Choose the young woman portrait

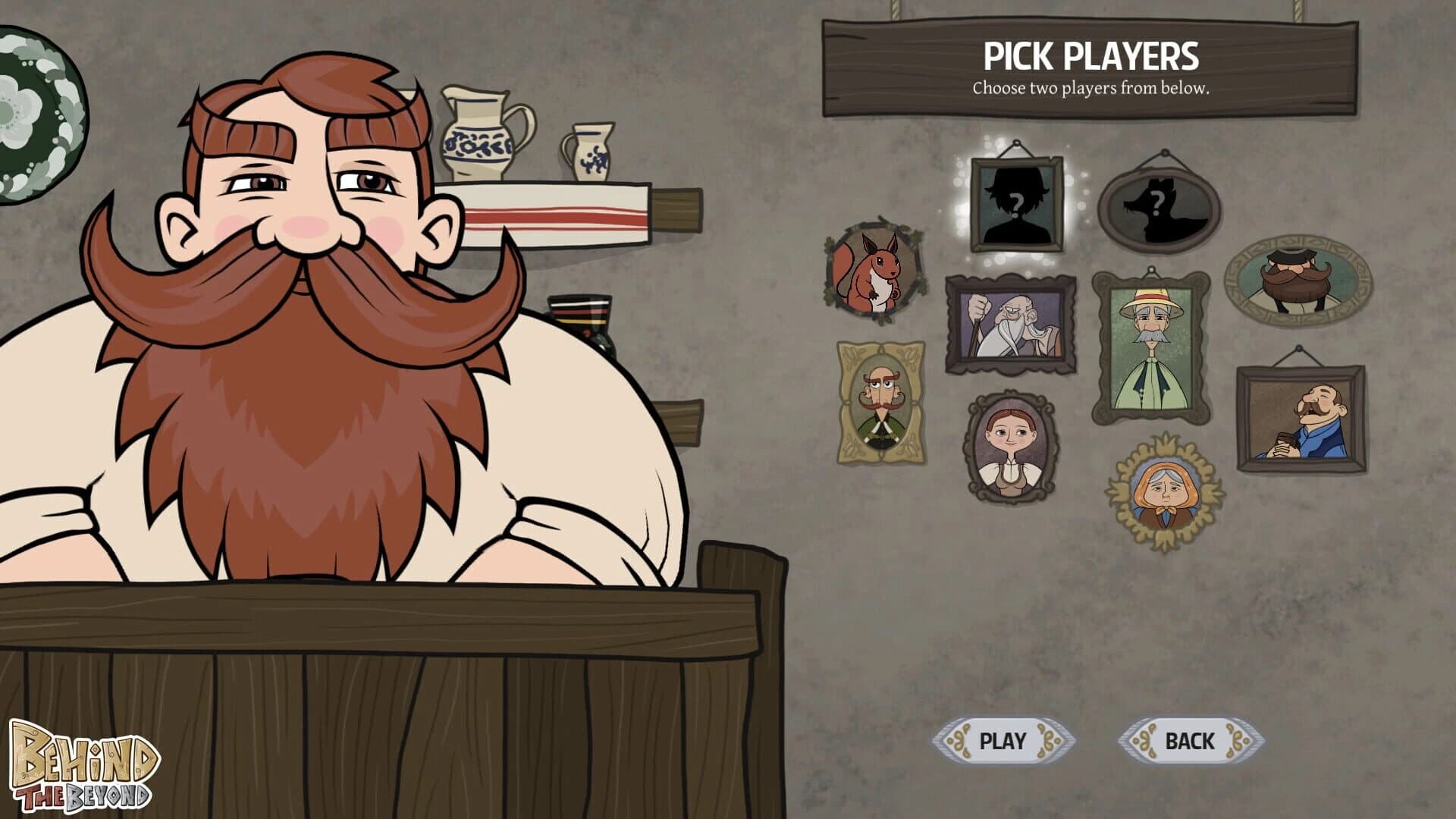[1011, 447]
